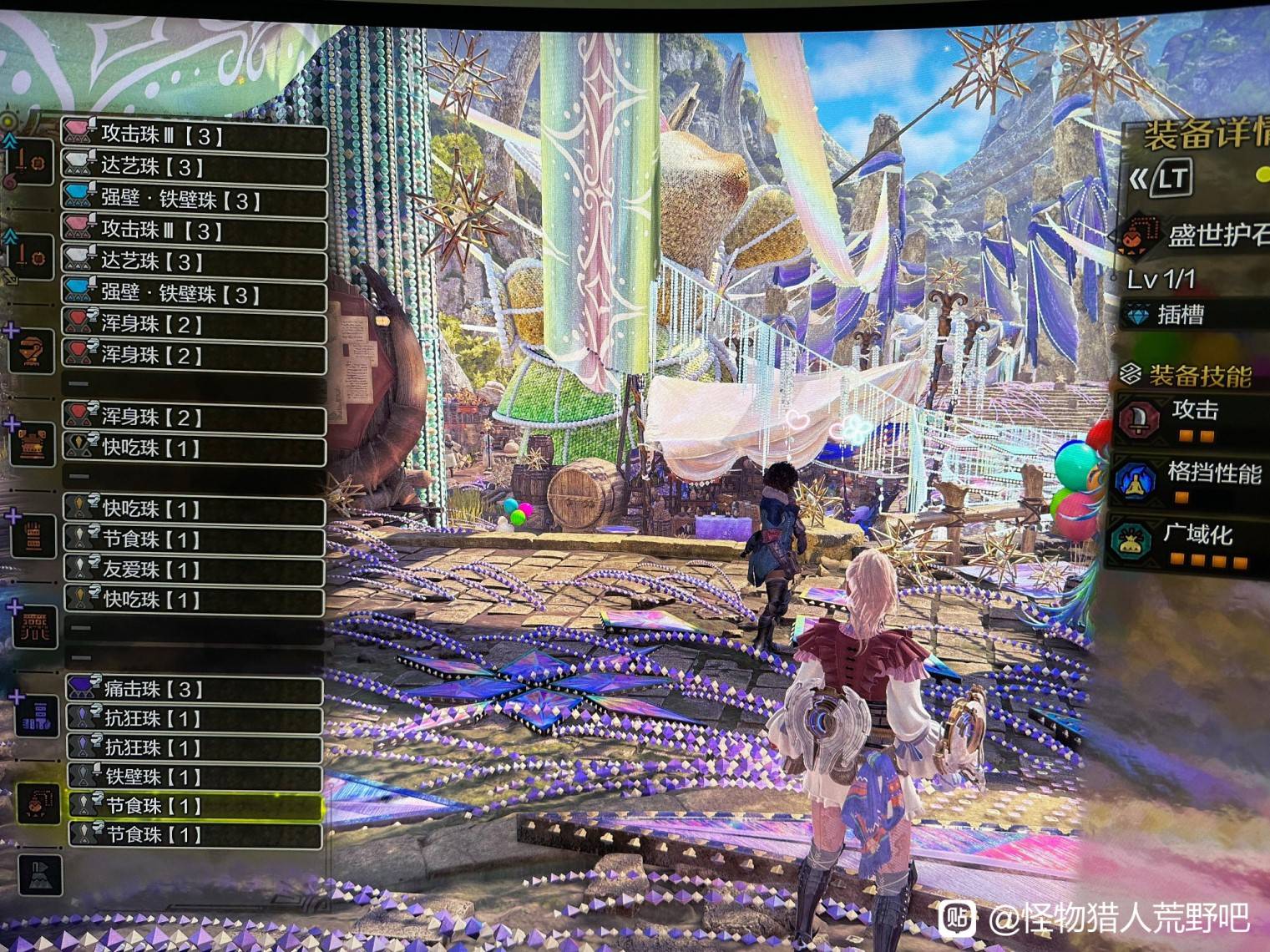
Task: Choose the 友爱珠【1】 decoration row
Action: point(194,570)
